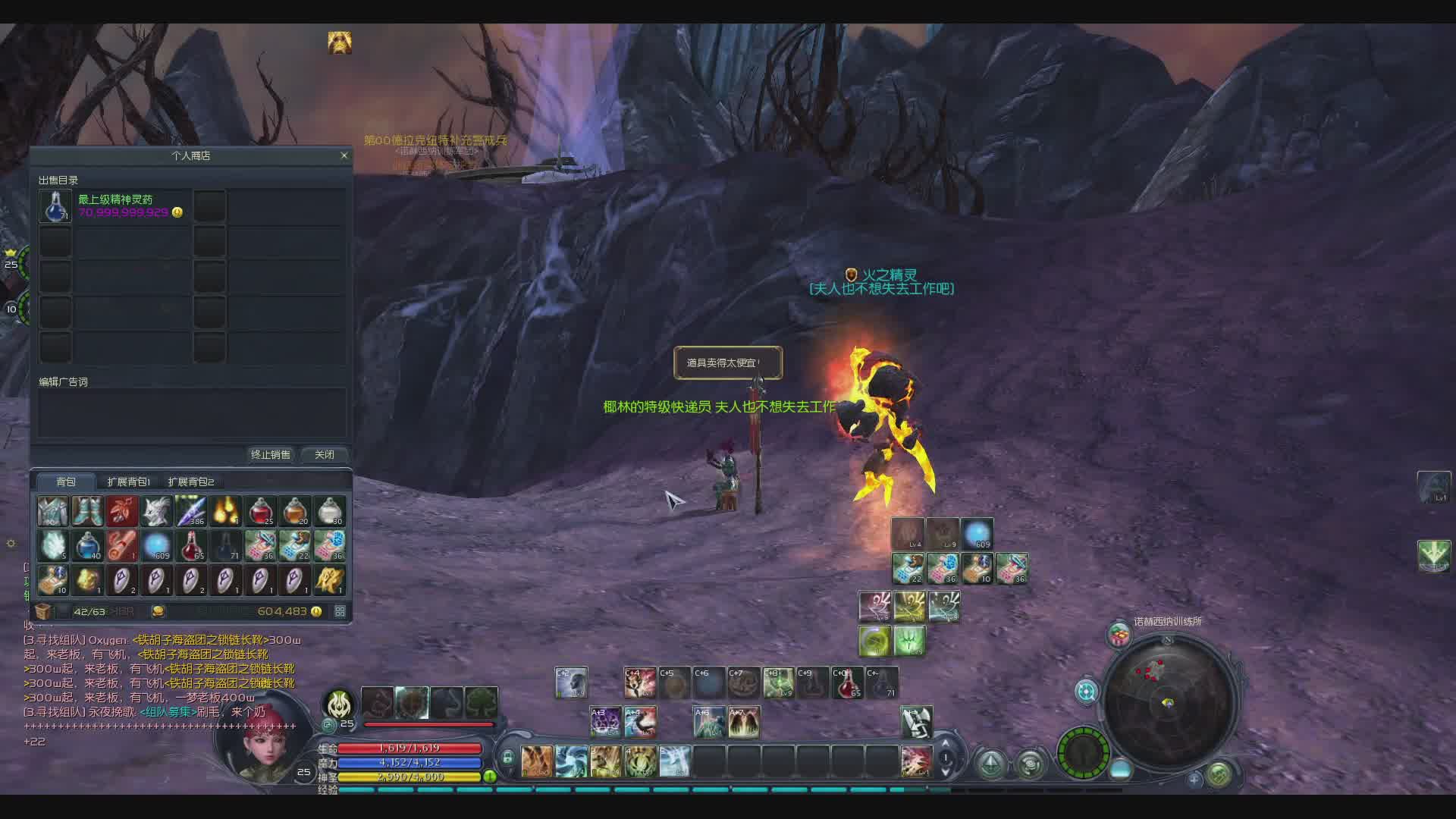Switch to the 扩展背包1 tab
The image size is (1456, 819).
click(128, 482)
